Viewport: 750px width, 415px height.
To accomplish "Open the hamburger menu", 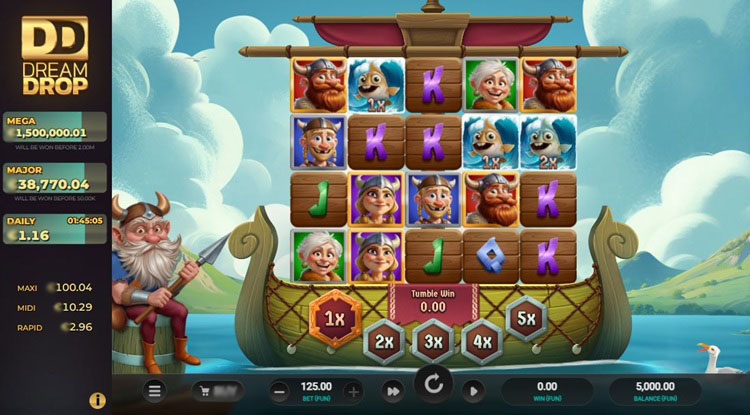I will (x=154, y=390).
